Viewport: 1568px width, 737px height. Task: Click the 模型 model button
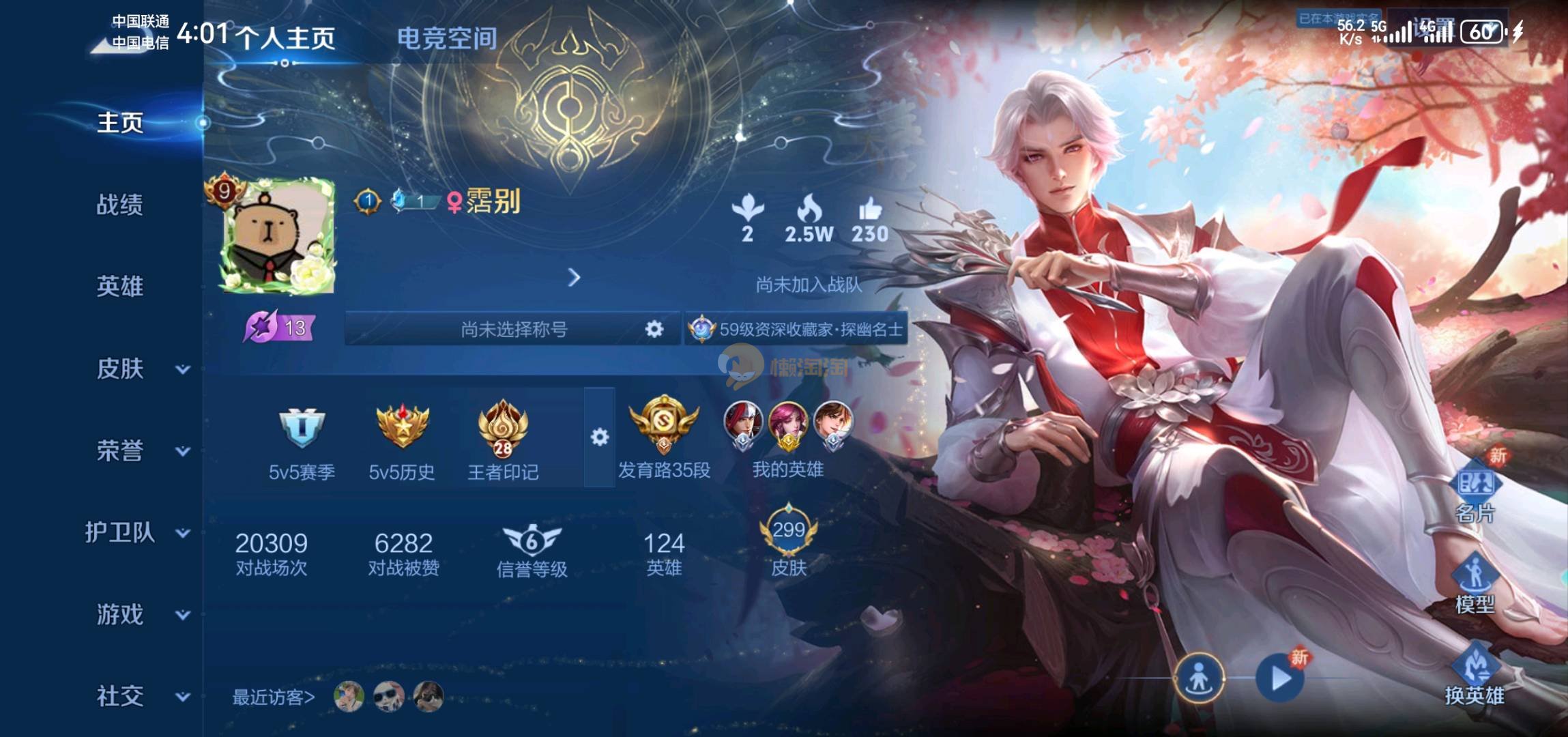click(1475, 583)
